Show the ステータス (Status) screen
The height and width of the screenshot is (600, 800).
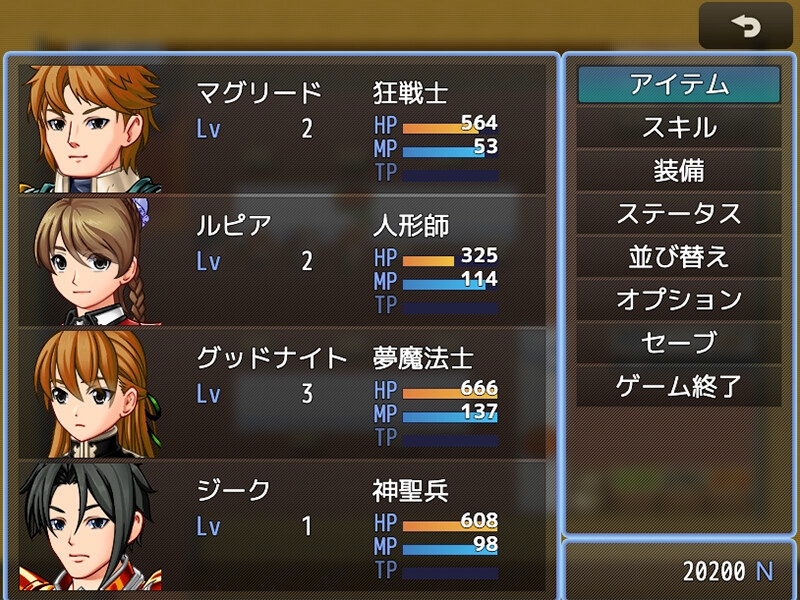[x=678, y=214]
